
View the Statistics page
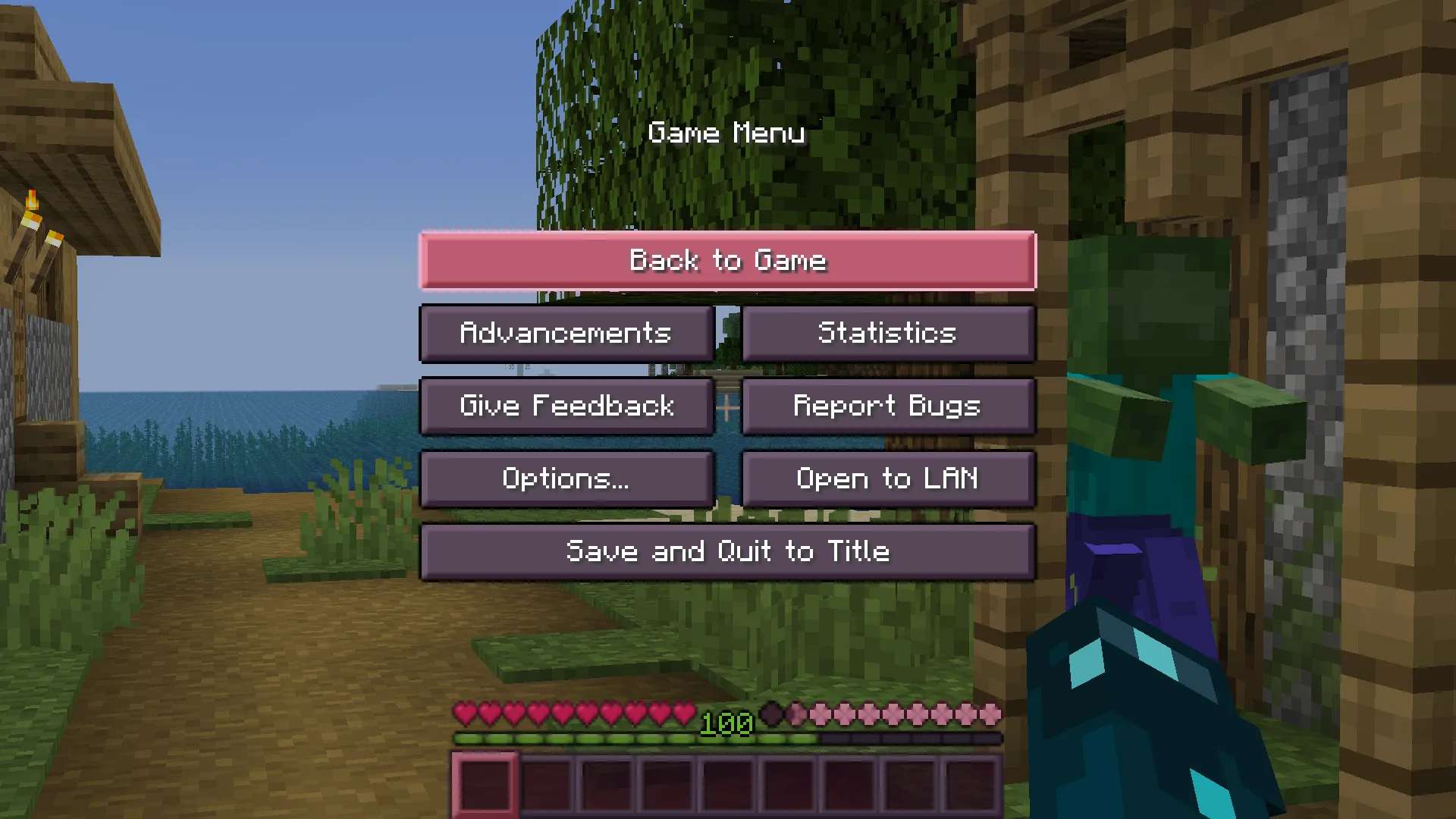pyautogui.click(x=888, y=334)
